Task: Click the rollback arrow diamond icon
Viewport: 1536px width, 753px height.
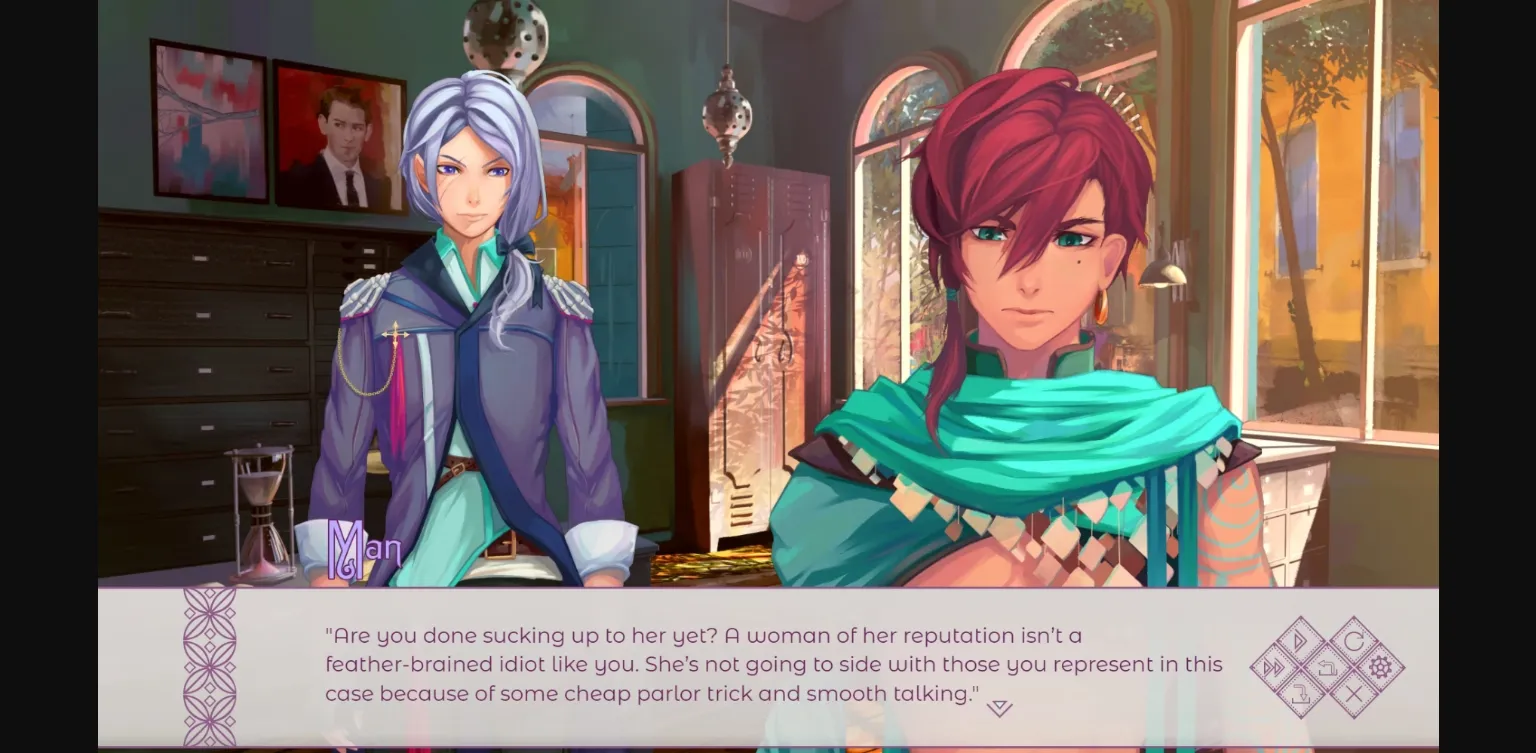Action: [1328, 667]
